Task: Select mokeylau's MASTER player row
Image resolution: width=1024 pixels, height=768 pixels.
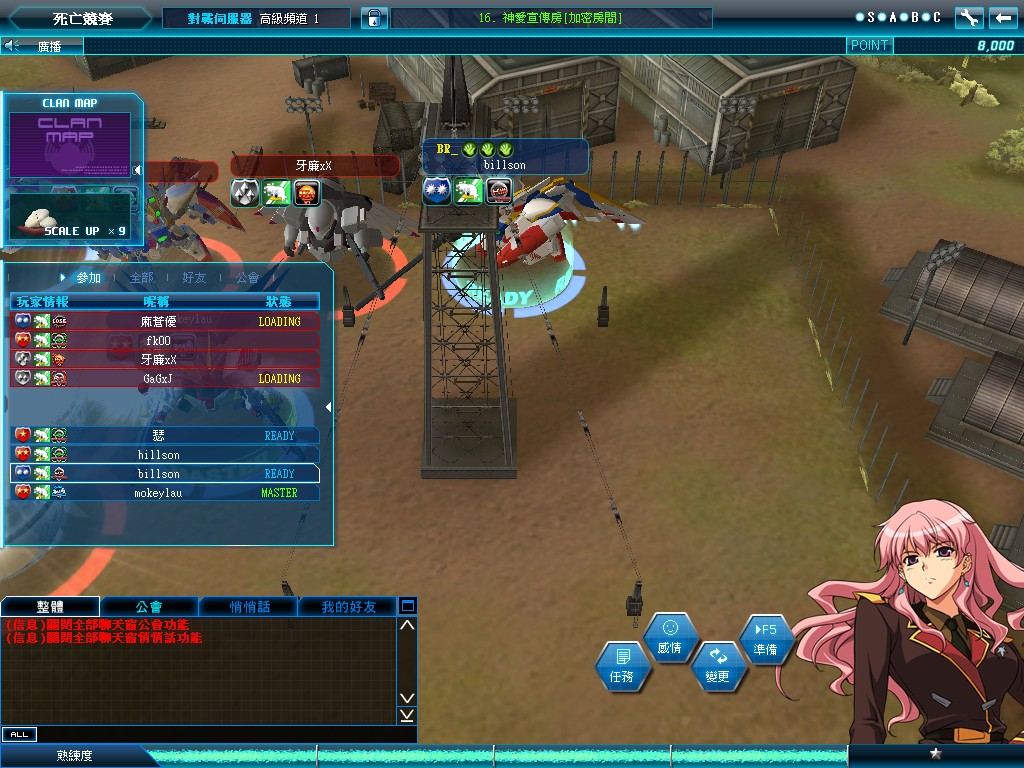Action: 165,492
